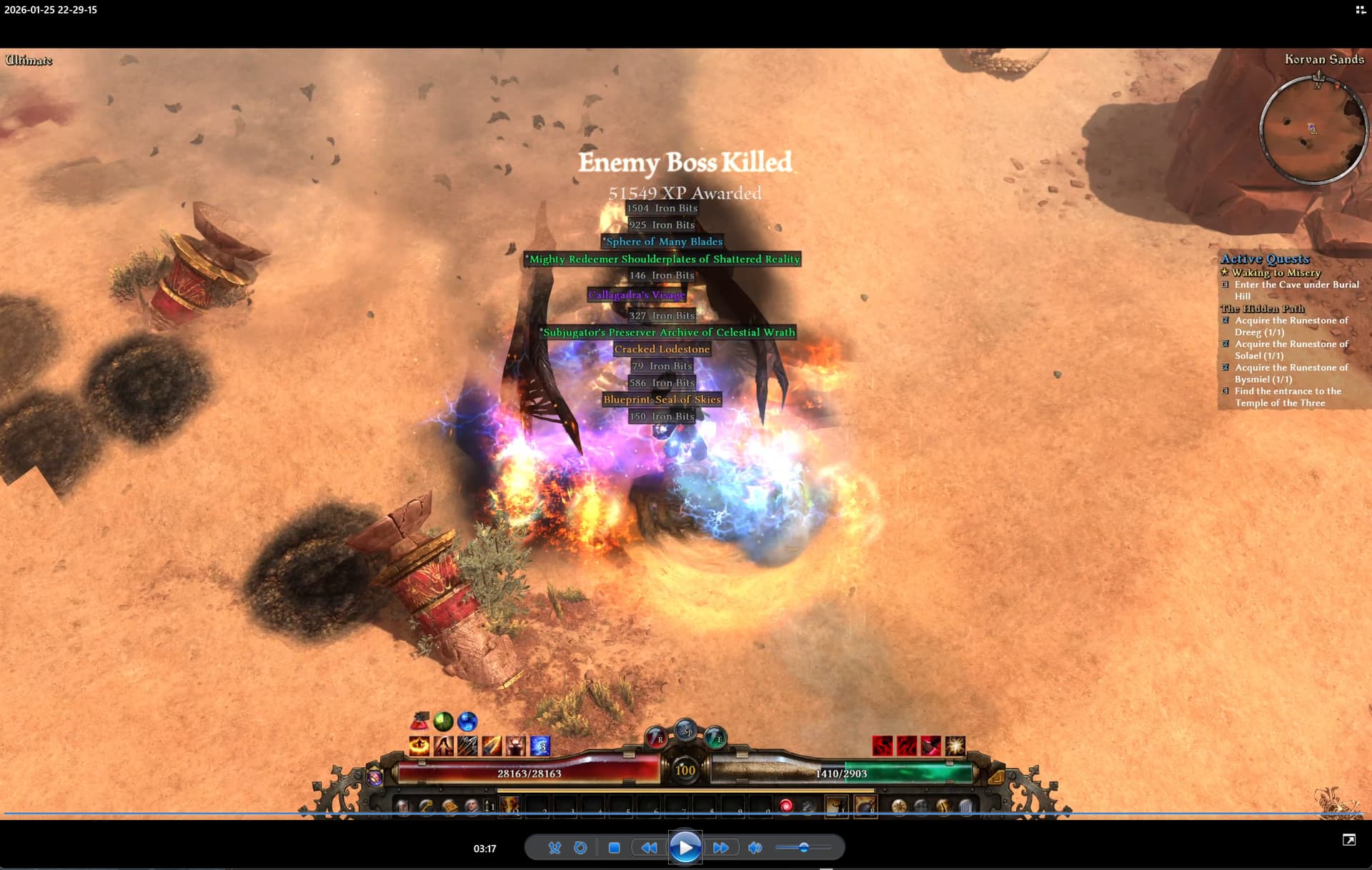
Task: Collect the 1504 Iron Bits
Action: coord(662,209)
